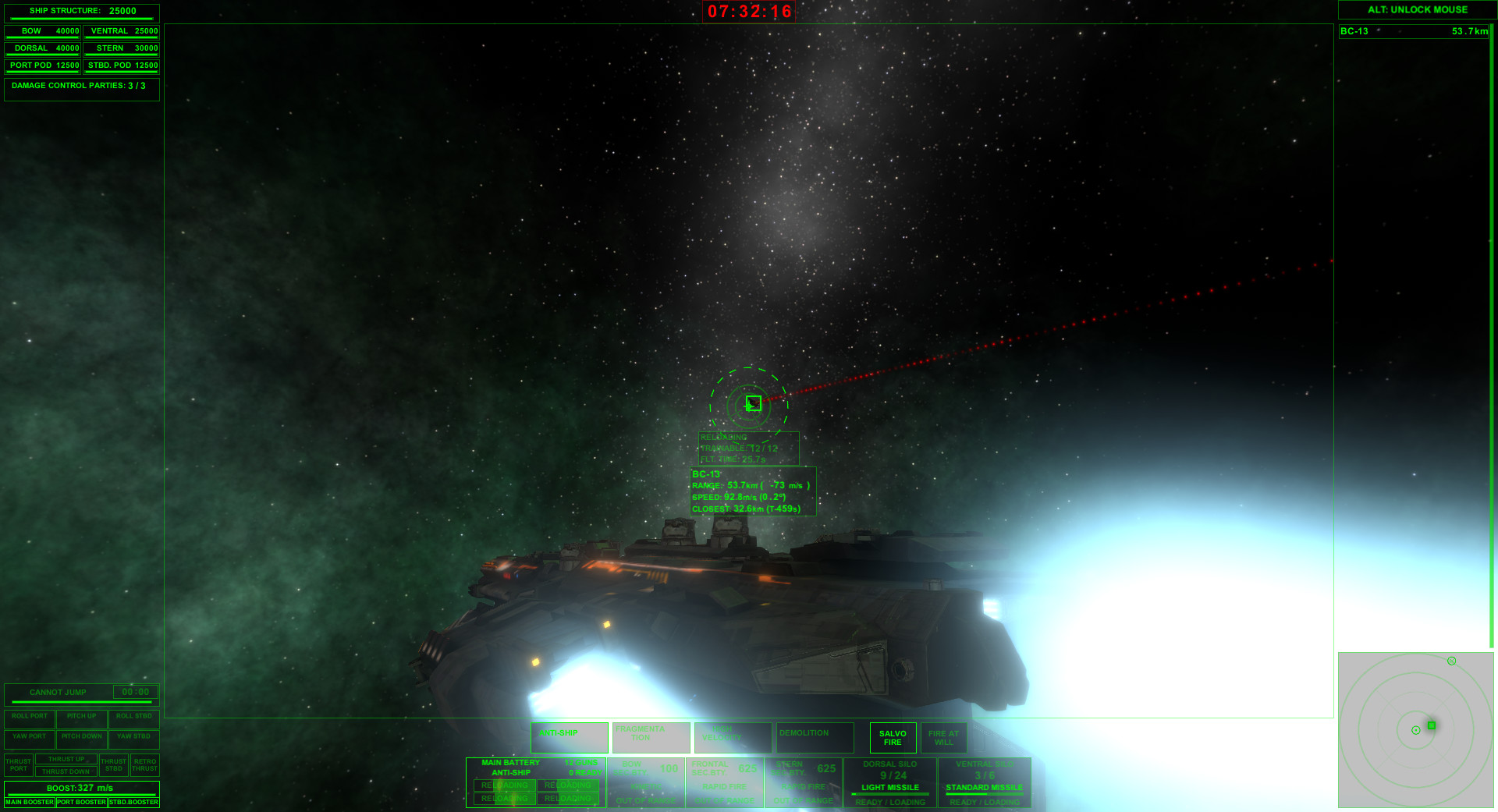This screenshot has height=812, width=1498.
Task: Enable SALVO FIRE mode
Action: click(892, 736)
